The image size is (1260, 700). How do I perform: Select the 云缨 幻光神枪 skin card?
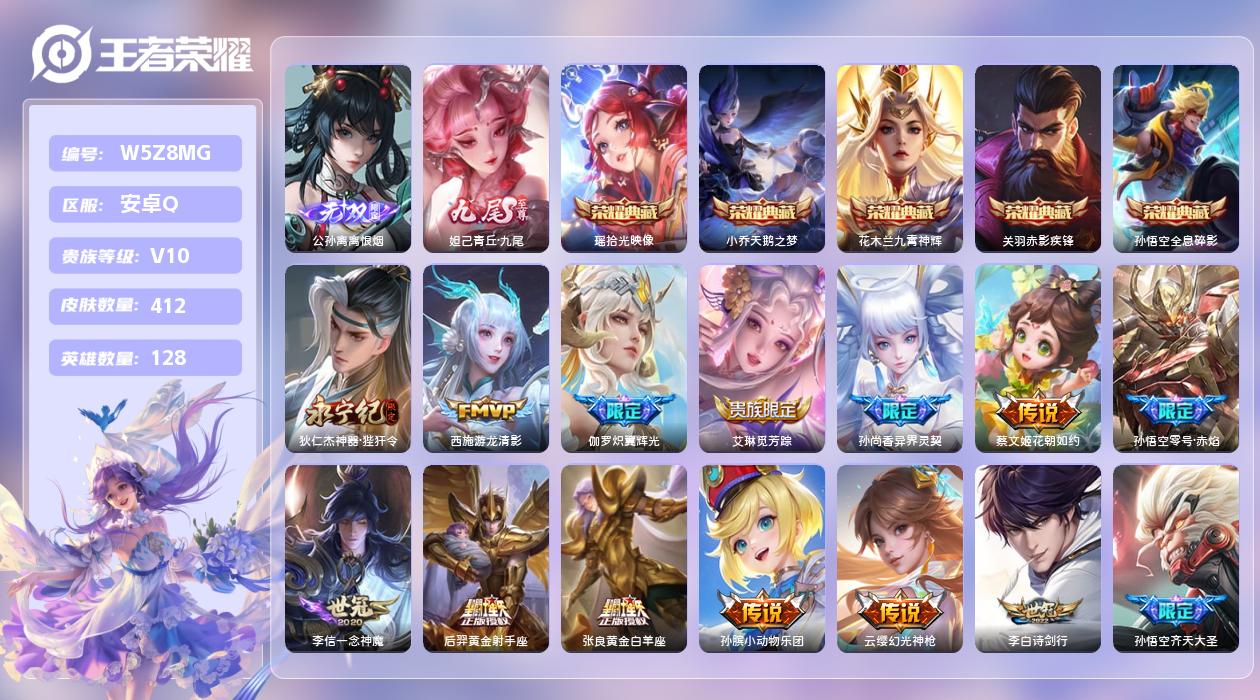point(900,558)
